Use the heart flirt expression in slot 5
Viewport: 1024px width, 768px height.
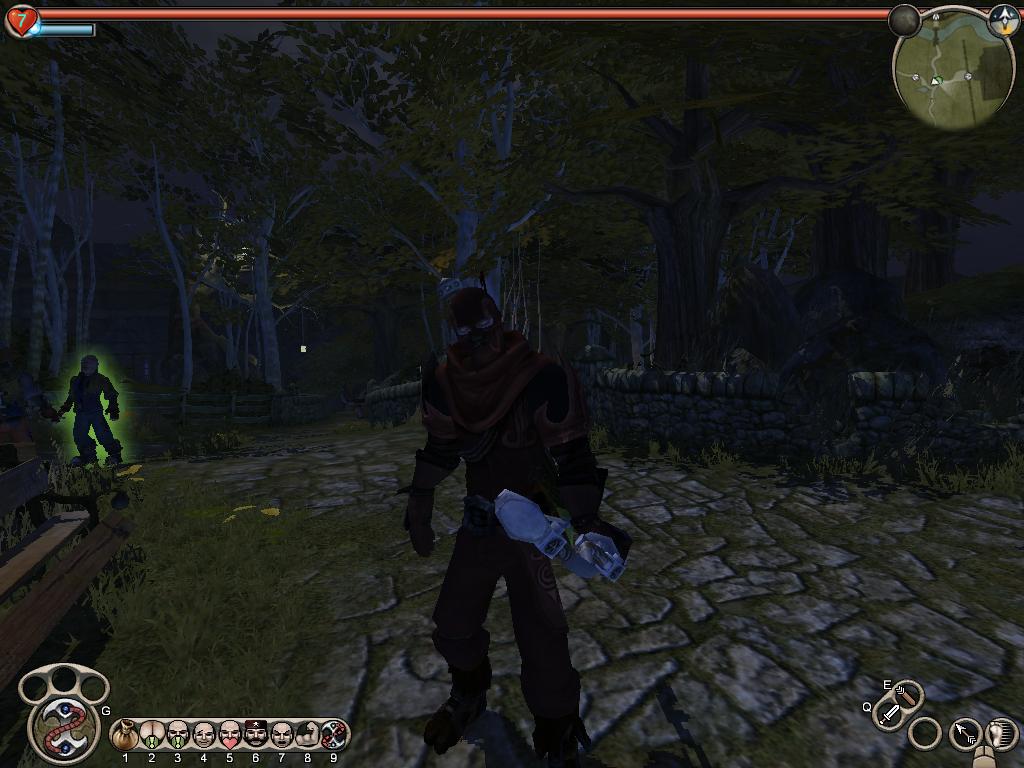click(230, 735)
